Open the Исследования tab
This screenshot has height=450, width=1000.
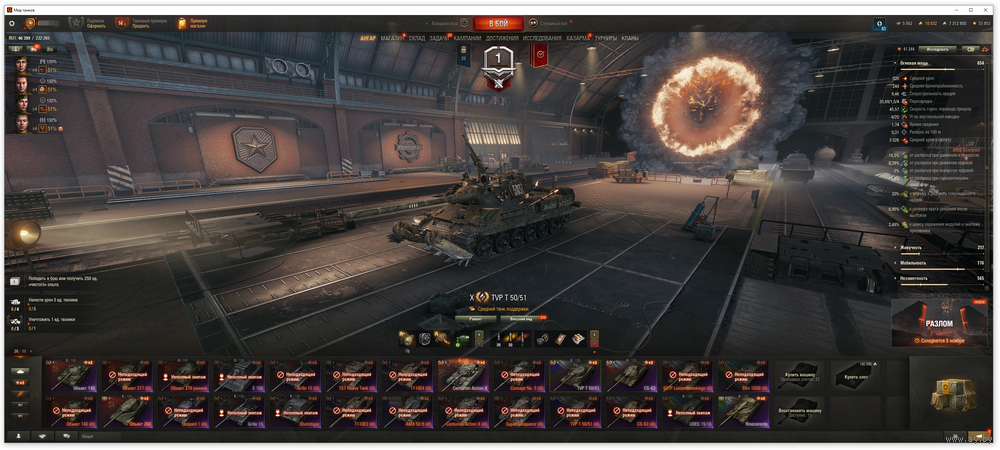[542, 38]
